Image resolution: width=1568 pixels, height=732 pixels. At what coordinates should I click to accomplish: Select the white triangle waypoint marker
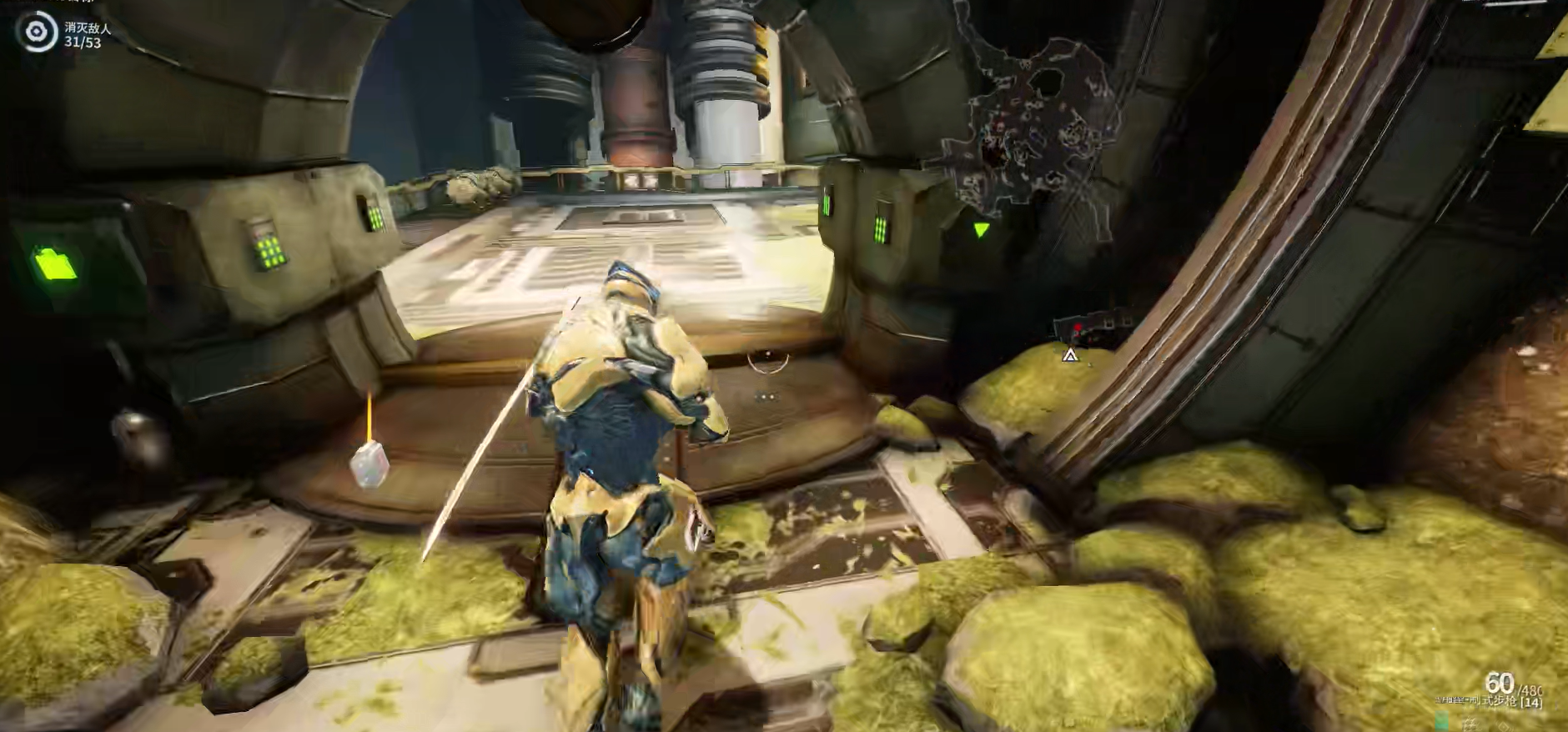coord(1070,356)
